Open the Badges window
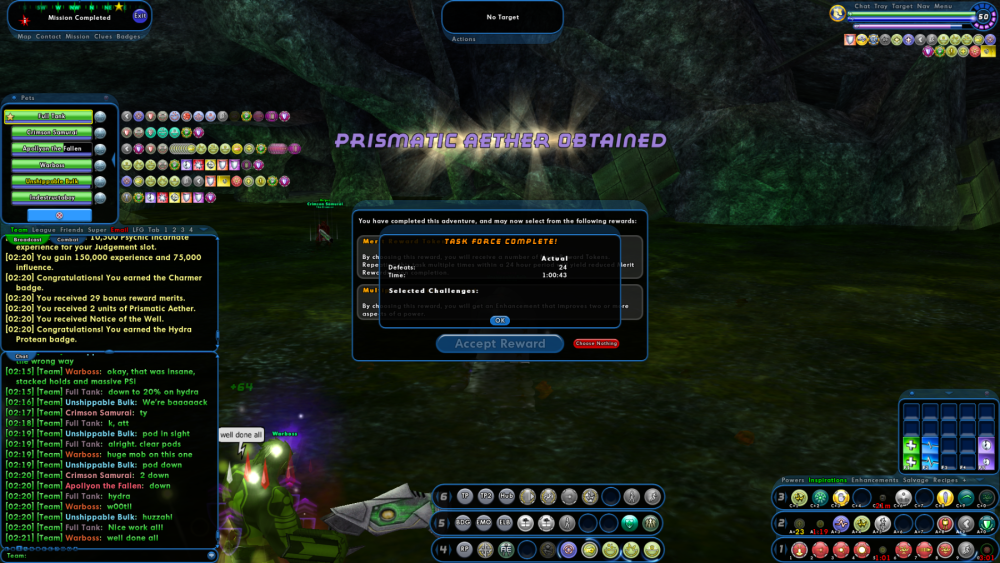 (x=129, y=37)
